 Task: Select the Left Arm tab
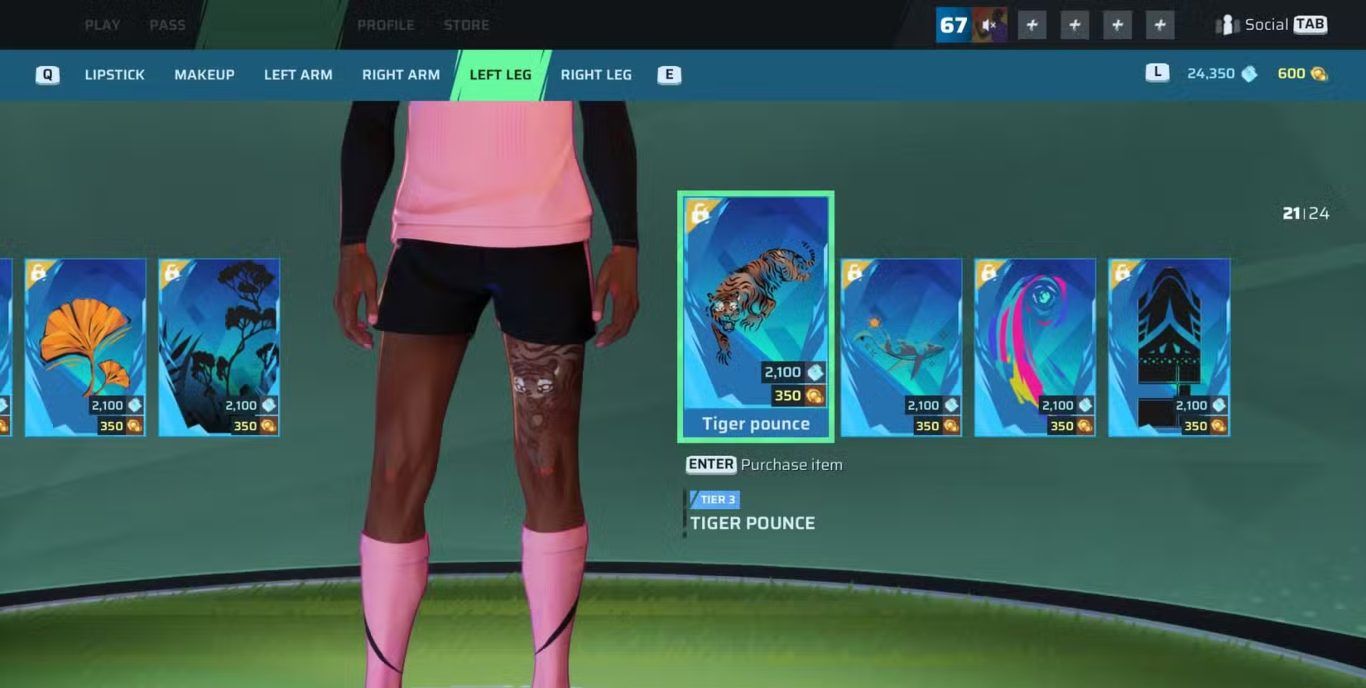click(298, 75)
